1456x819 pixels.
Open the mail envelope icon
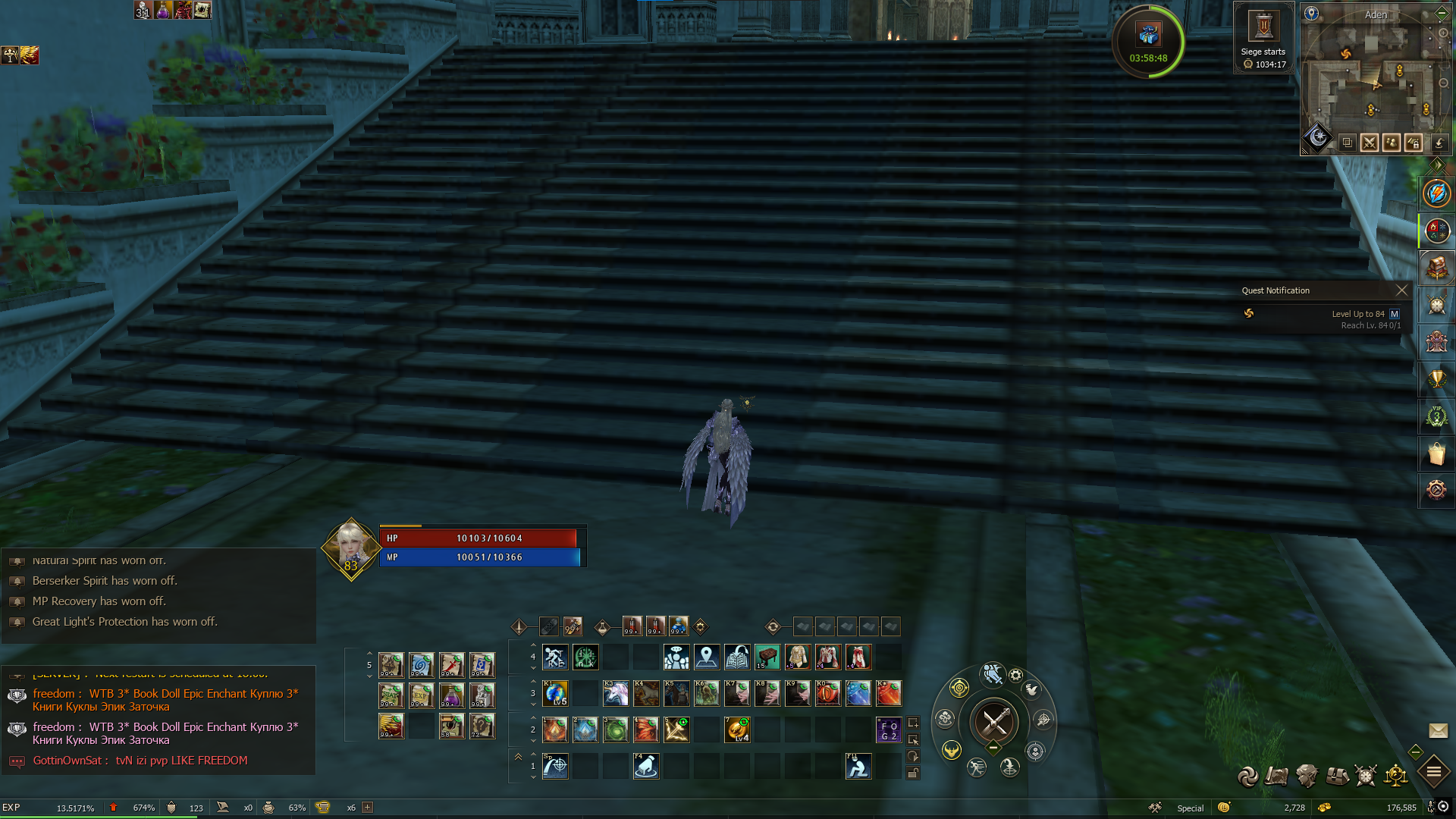click(1438, 730)
